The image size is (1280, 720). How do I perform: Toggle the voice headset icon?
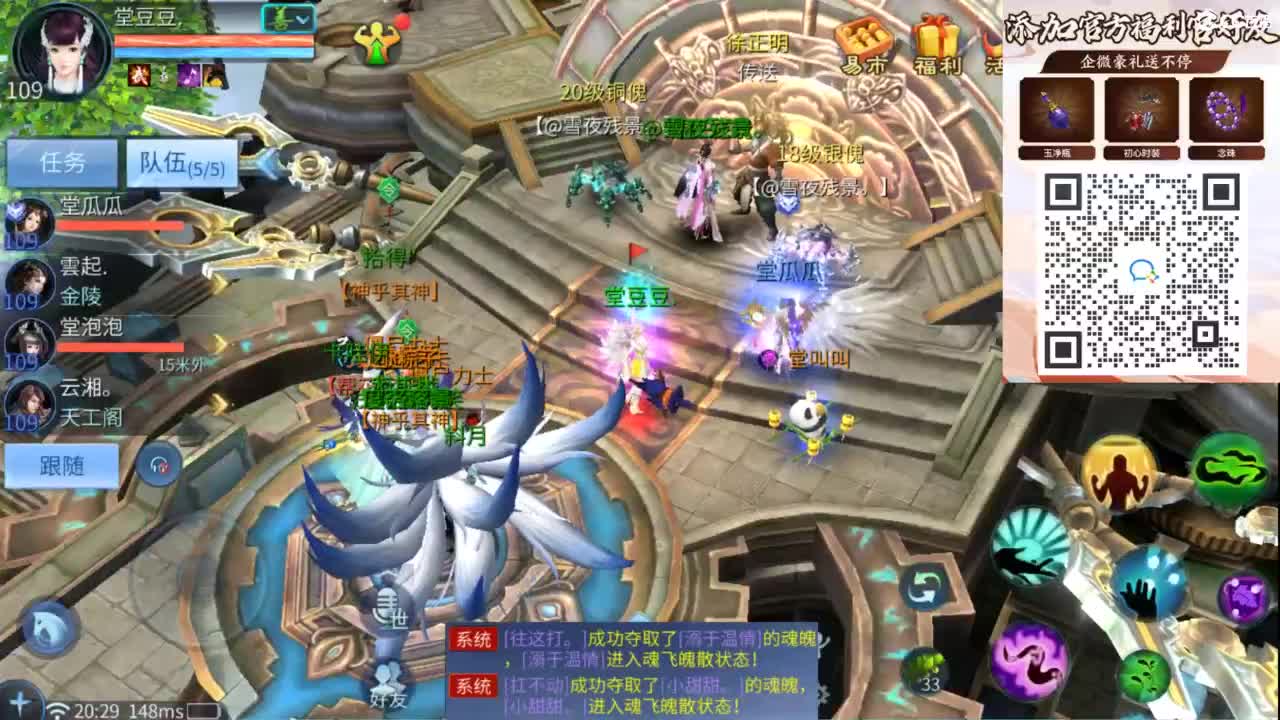coord(158,462)
